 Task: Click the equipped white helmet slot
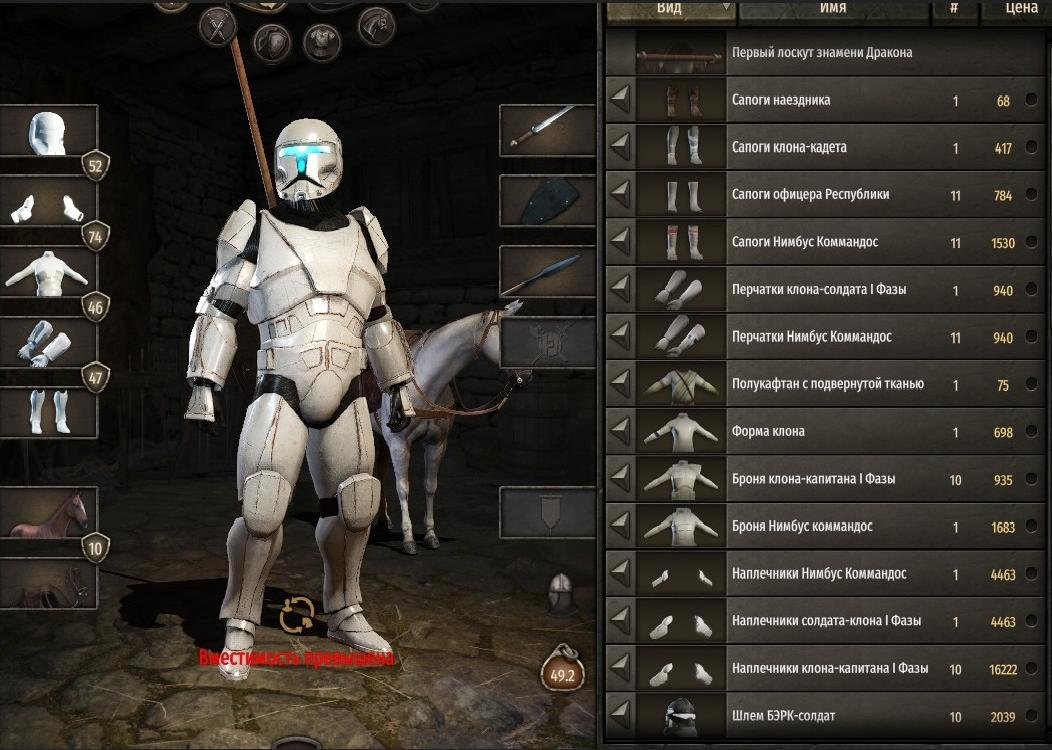coord(49,131)
